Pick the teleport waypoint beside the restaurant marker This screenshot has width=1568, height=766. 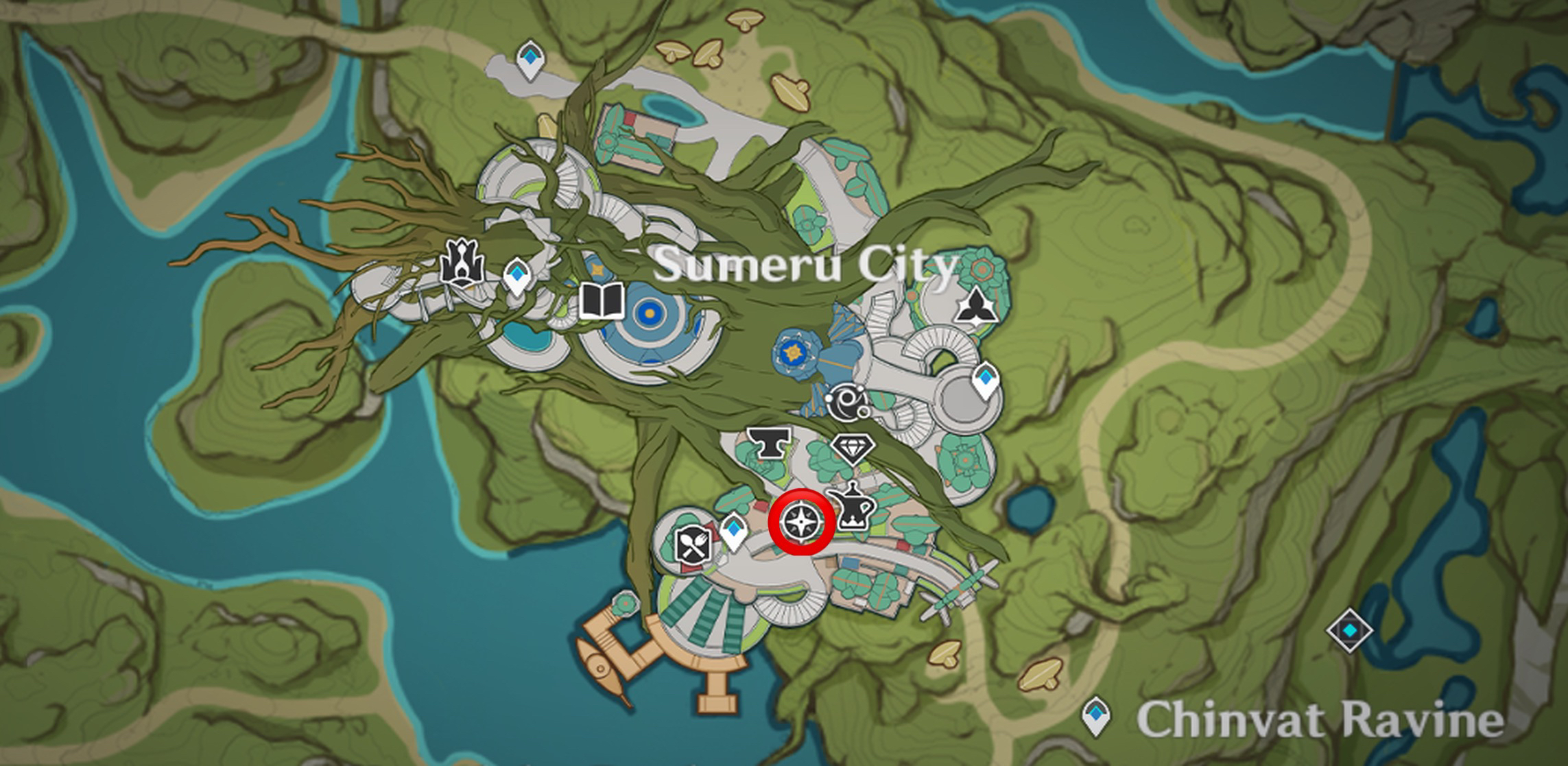[734, 531]
